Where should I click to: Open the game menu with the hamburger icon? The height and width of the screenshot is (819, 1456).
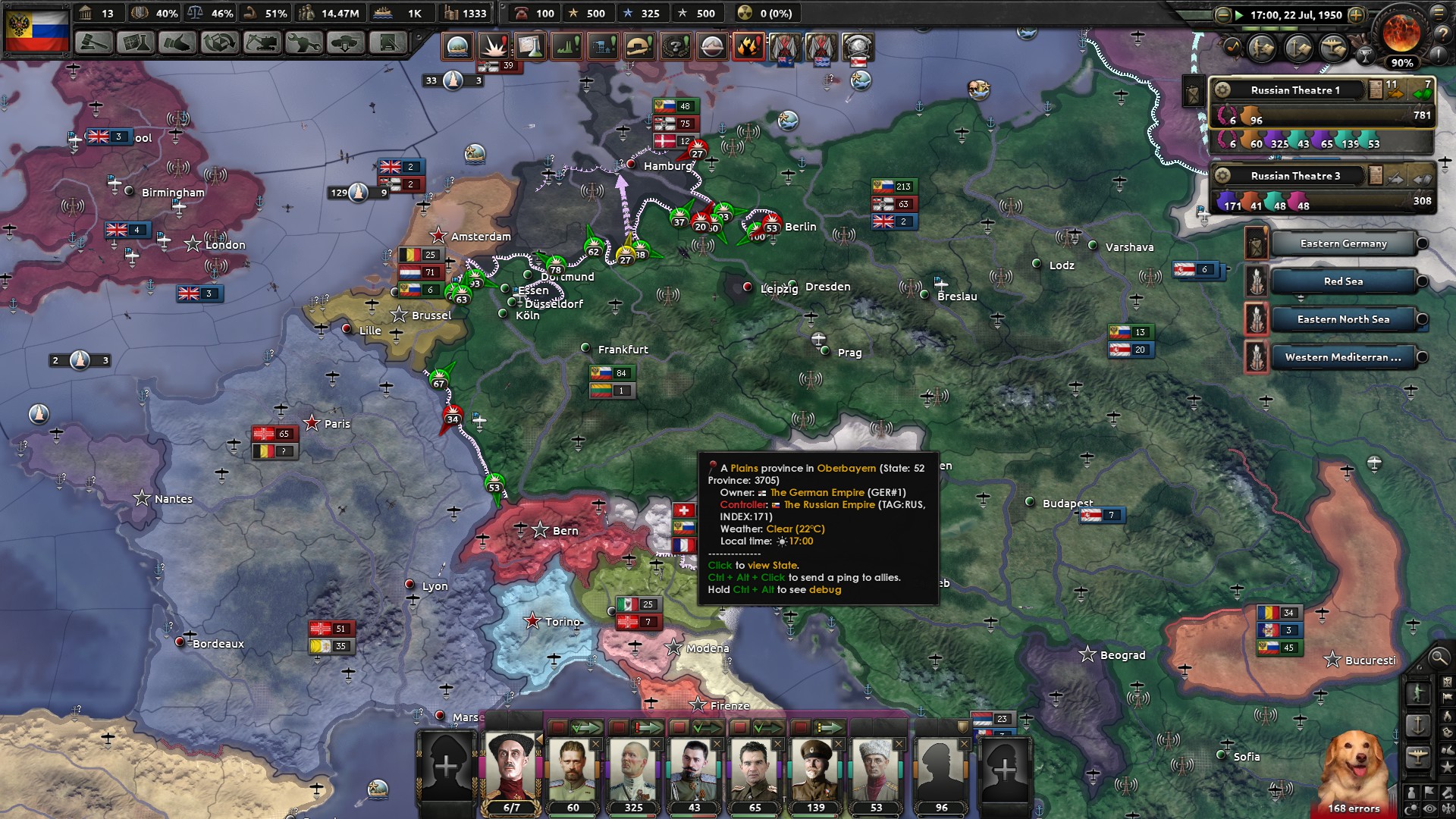(x=1439, y=14)
